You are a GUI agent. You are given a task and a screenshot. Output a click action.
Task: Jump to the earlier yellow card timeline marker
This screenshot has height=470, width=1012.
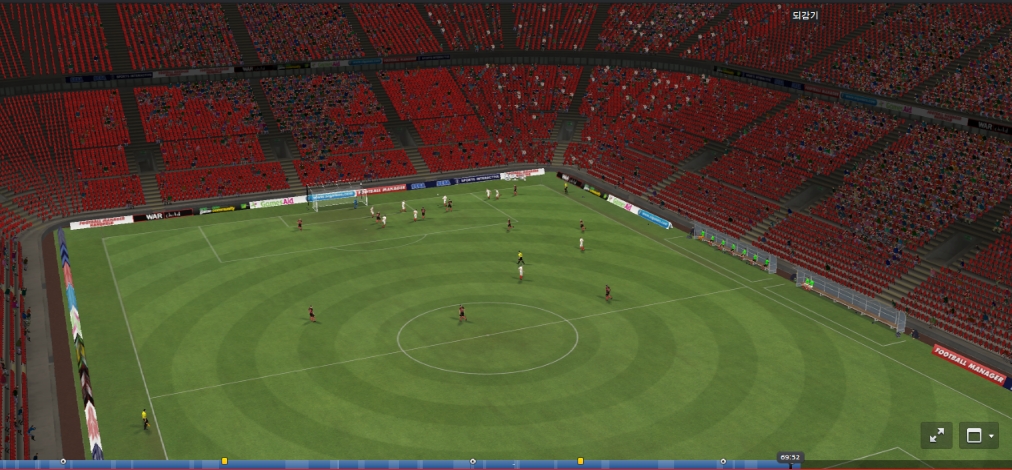coord(224,461)
